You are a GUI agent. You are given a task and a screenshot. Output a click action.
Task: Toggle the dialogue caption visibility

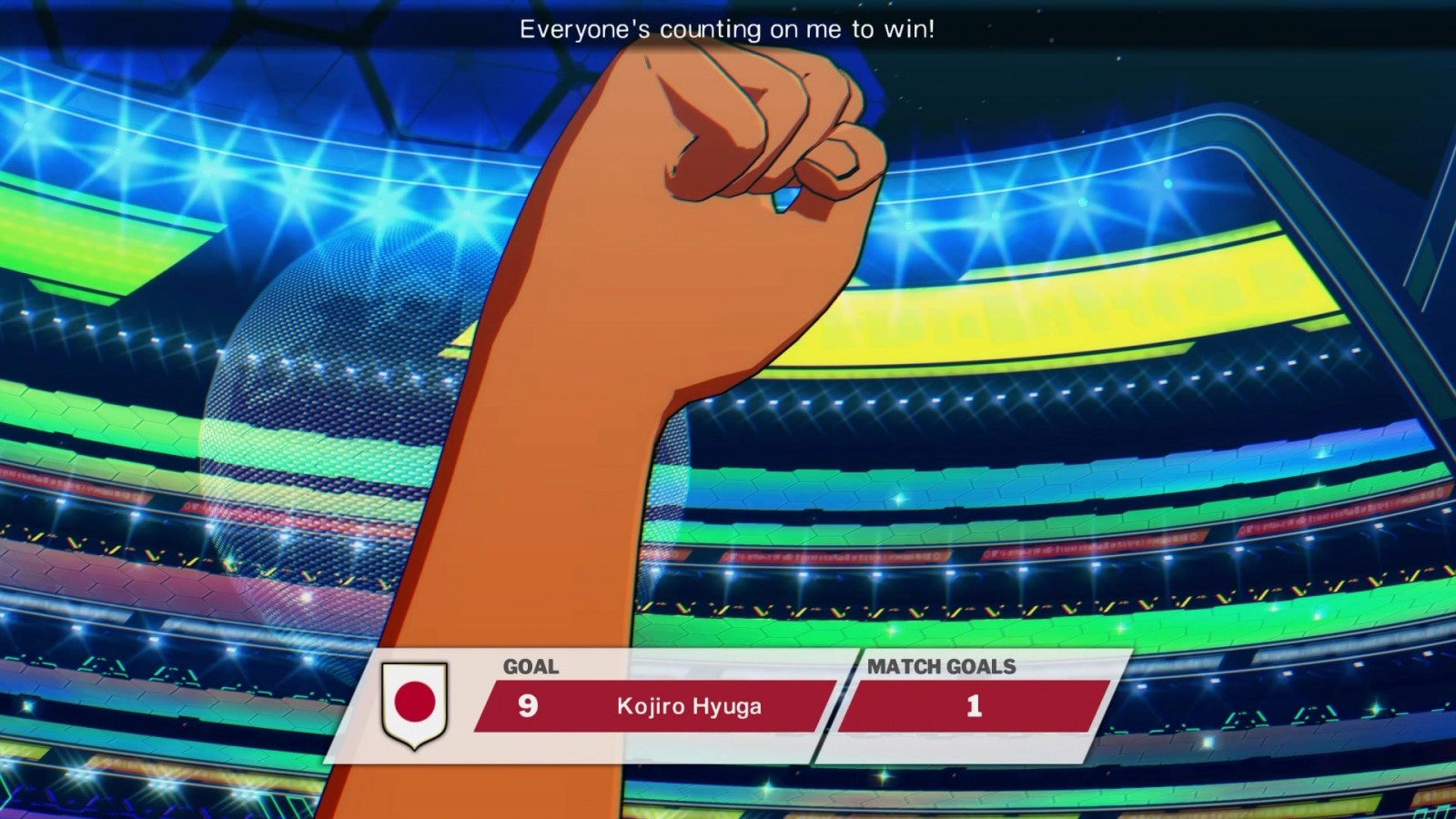point(728,30)
